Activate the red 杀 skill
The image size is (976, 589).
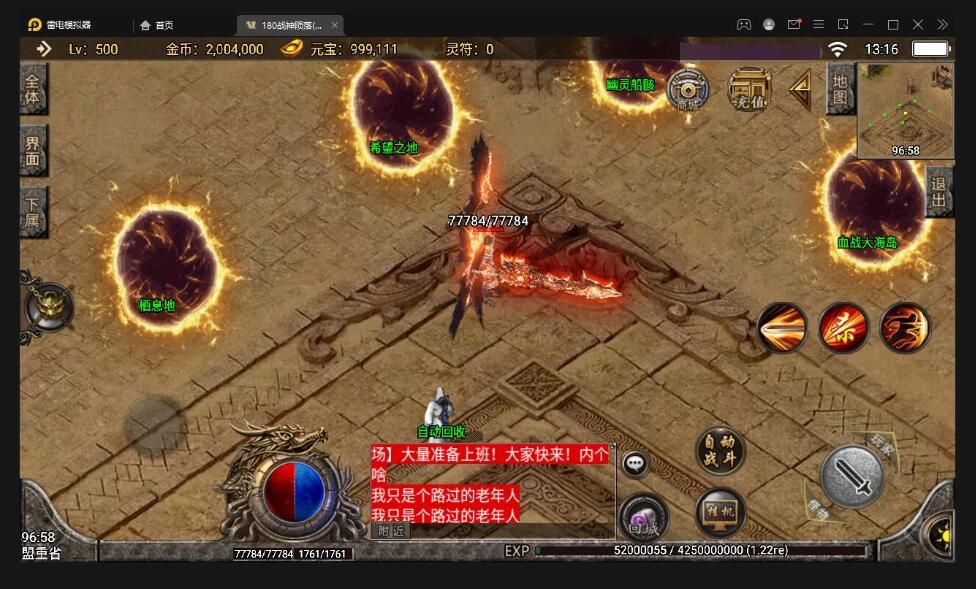(843, 328)
